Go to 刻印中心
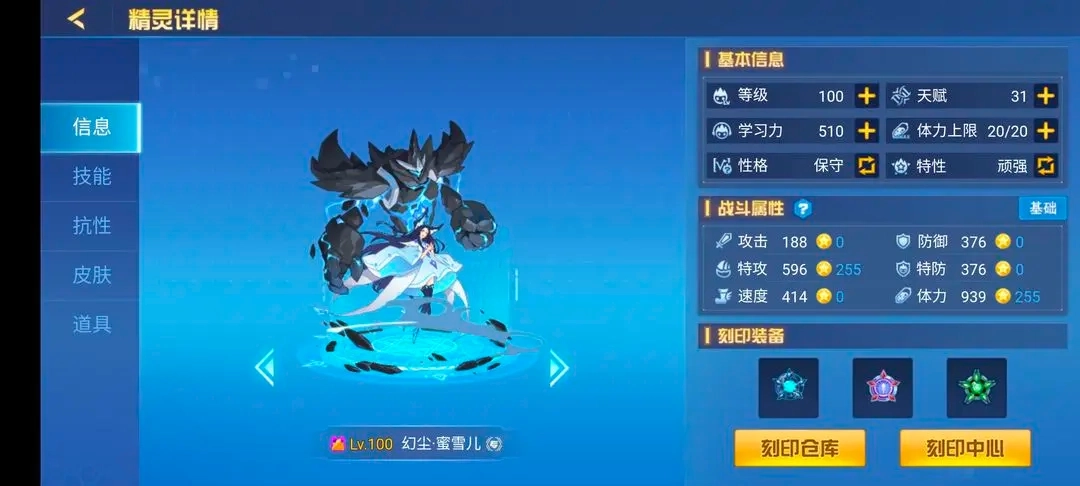The width and height of the screenshot is (1080, 486). 964,448
